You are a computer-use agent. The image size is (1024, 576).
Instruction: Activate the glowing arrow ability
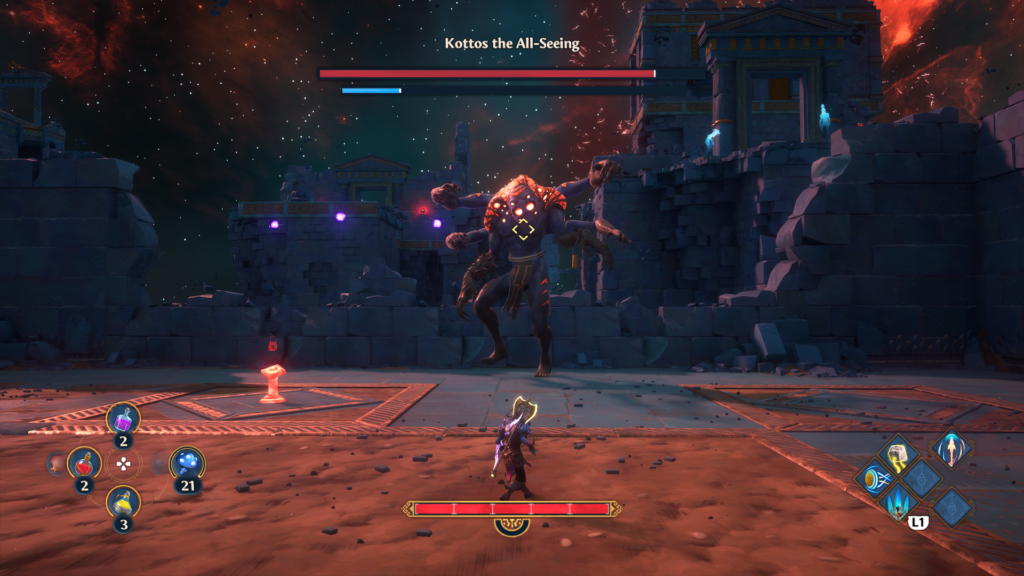point(949,447)
